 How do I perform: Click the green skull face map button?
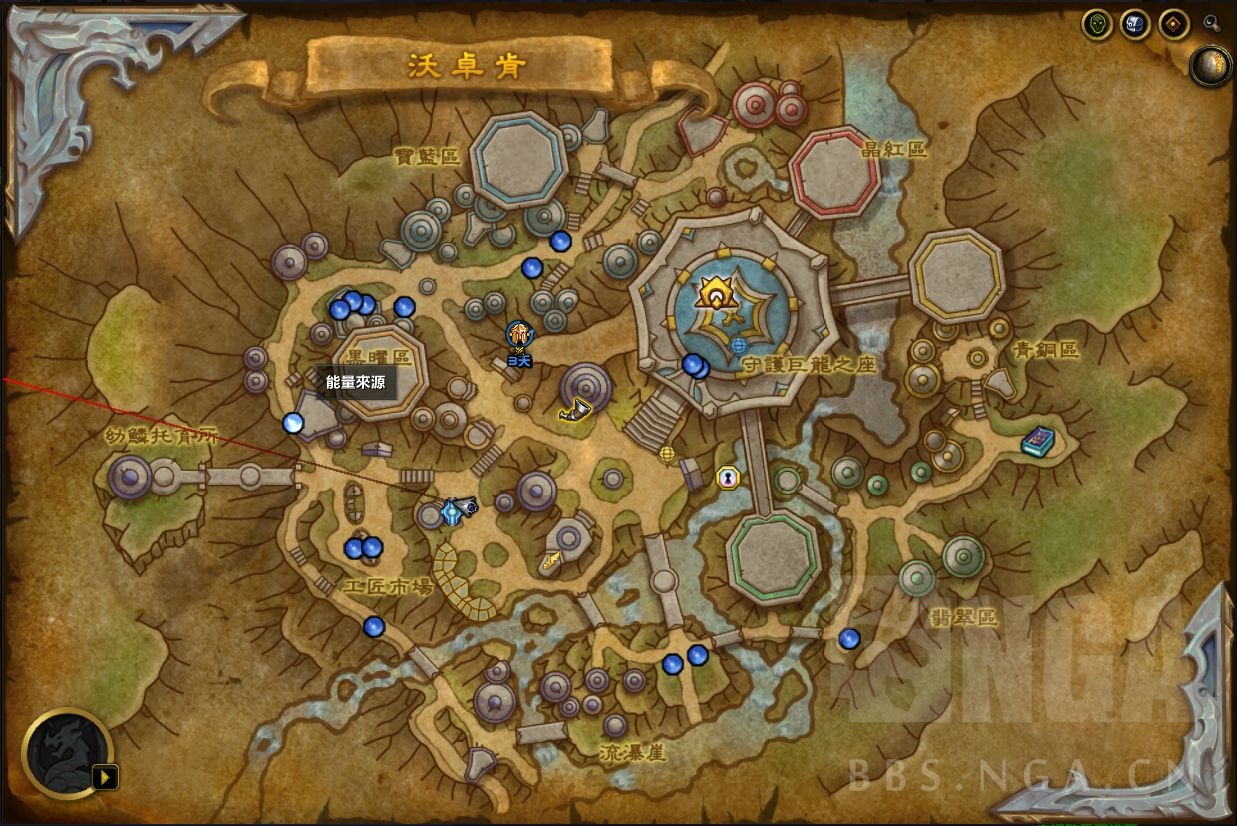1097,24
